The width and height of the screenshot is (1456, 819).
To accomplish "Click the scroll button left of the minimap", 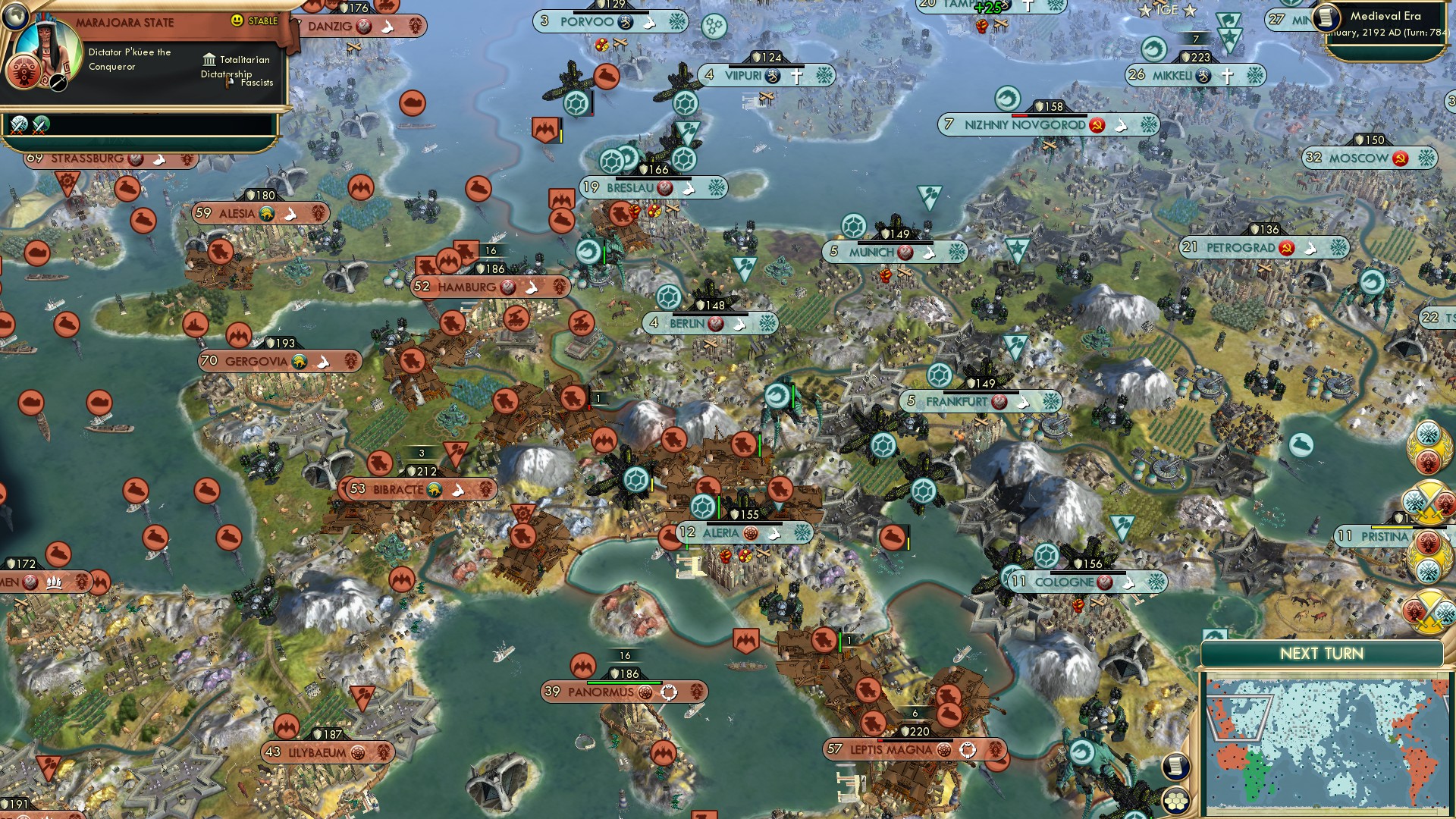I will coord(1175,766).
